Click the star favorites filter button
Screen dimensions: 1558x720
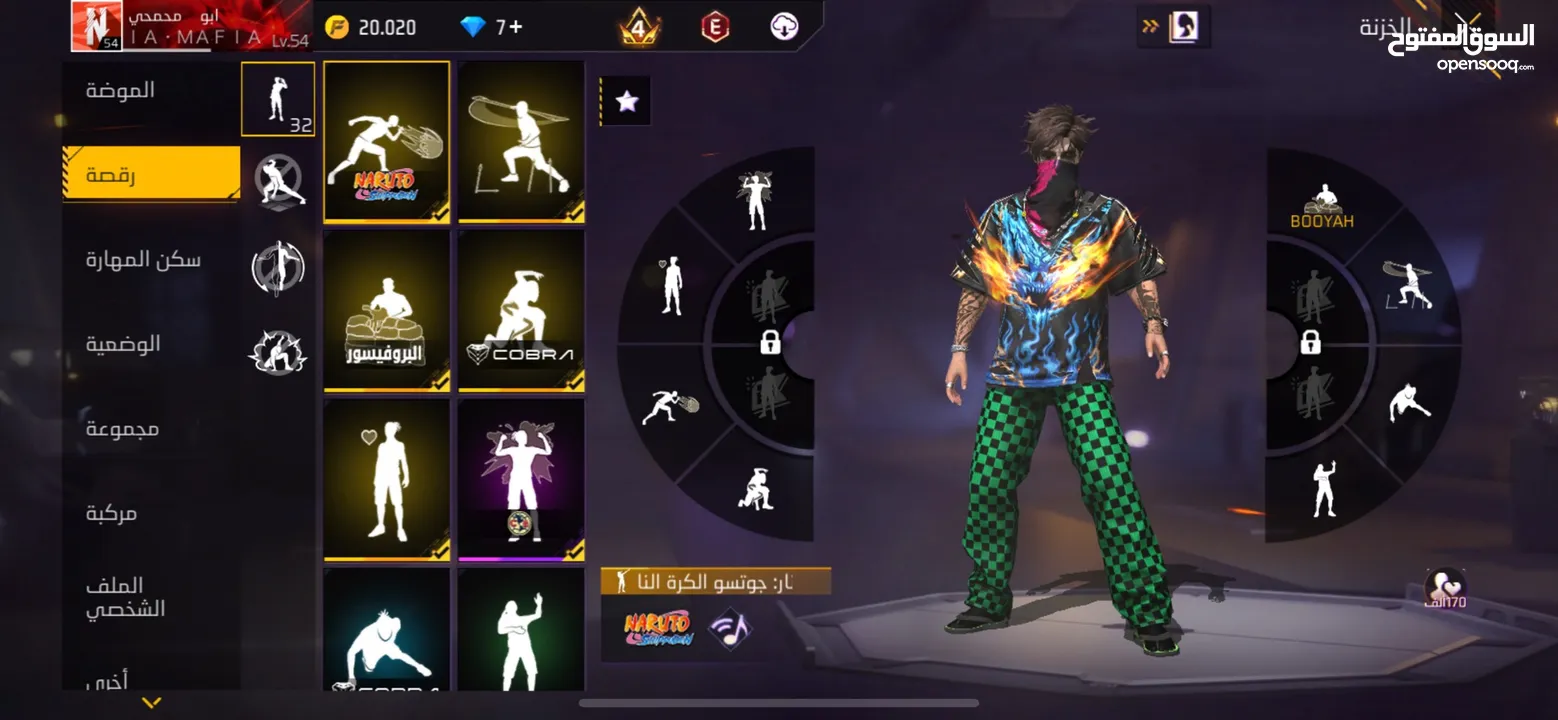click(626, 101)
